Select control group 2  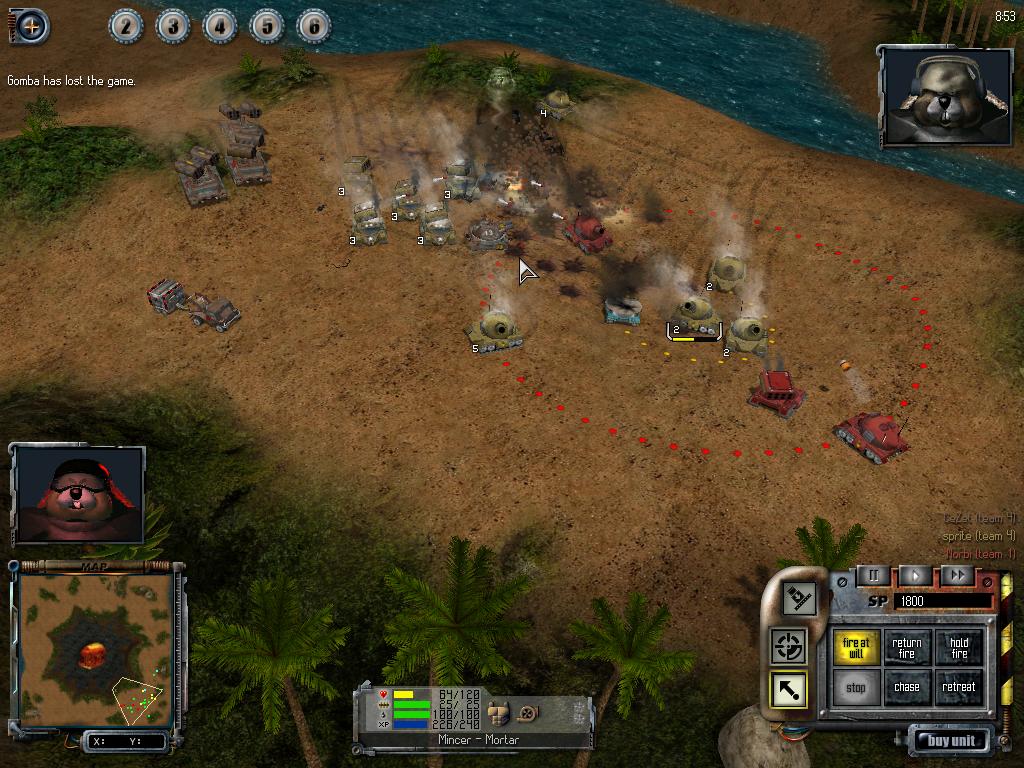[127, 26]
